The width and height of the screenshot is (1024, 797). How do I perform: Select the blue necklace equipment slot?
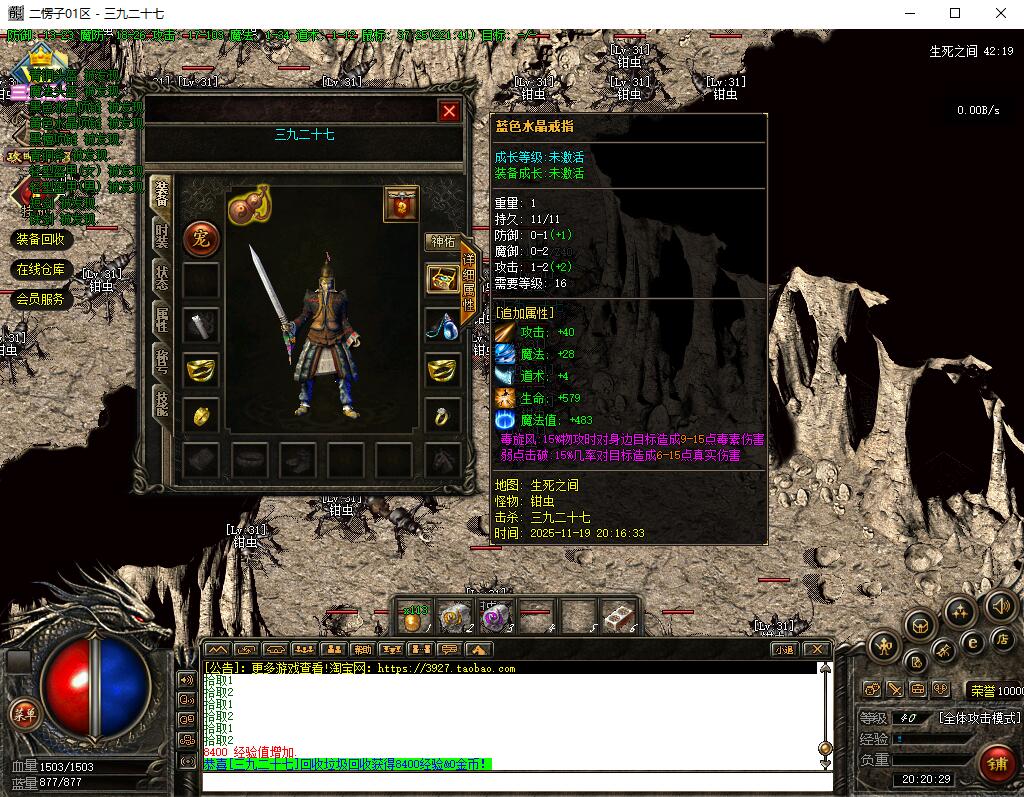(x=441, y=325)
